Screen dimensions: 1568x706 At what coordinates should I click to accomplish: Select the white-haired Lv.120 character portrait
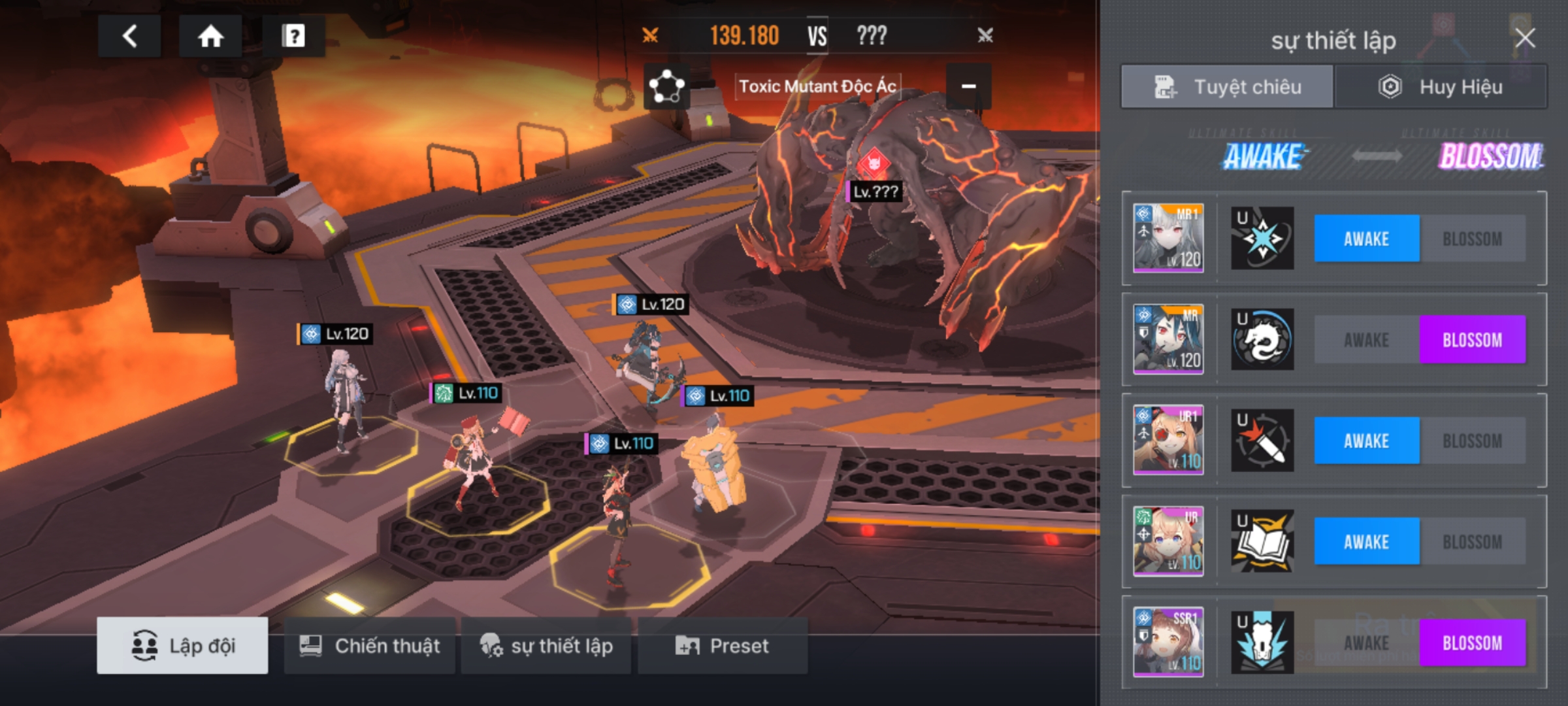(1168, 238)
